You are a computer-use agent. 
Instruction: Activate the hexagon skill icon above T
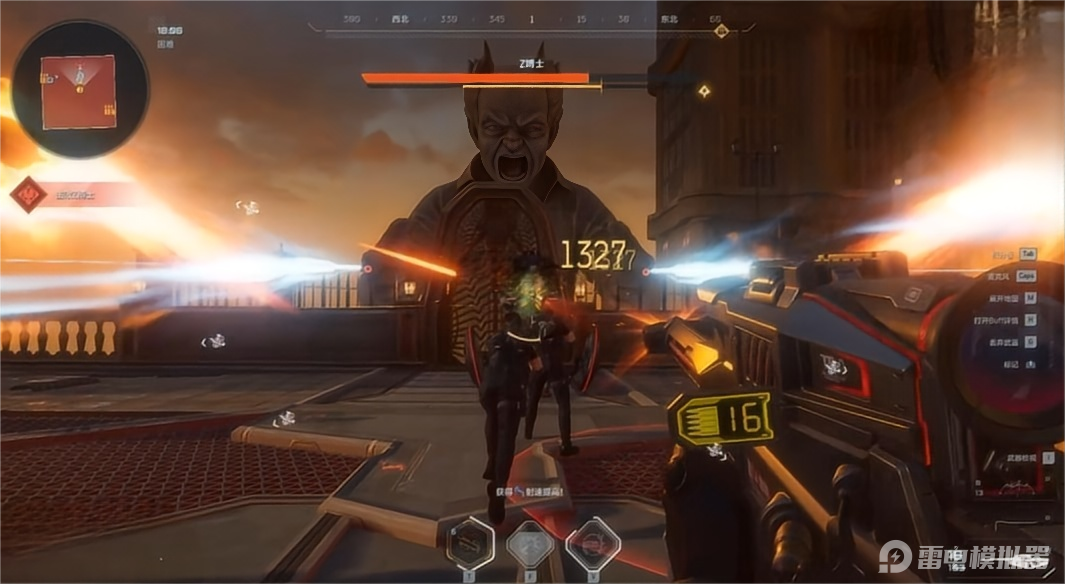tap(472, 545)
